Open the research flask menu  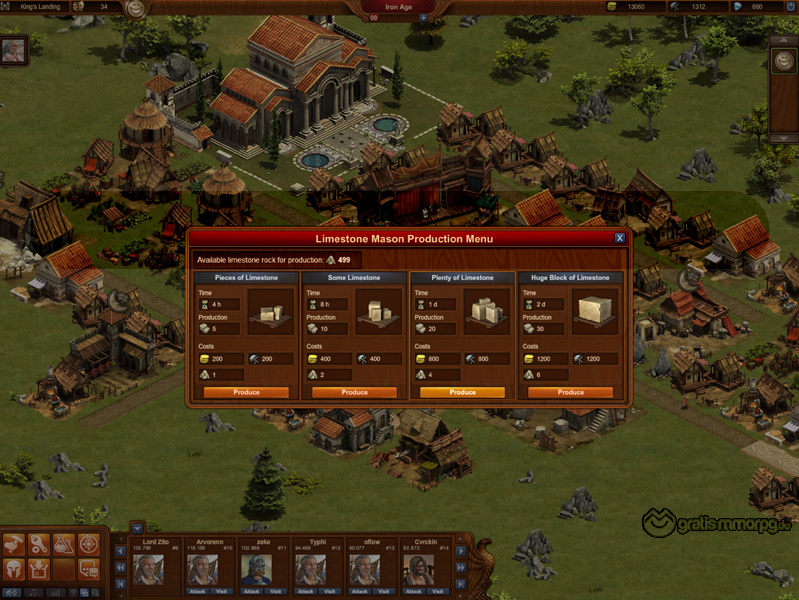click(x=64, y=544)
